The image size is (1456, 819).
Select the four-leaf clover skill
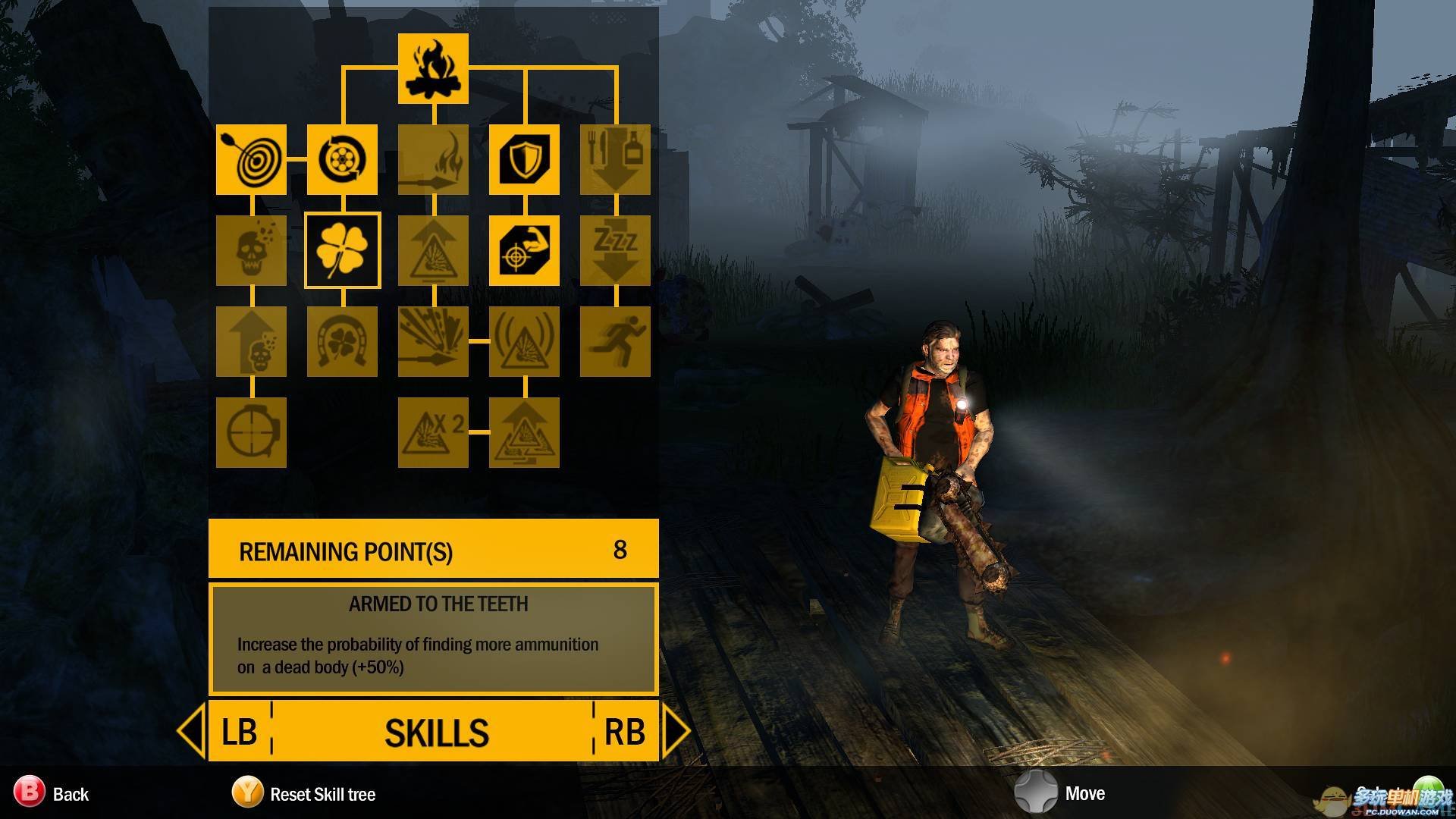coord(342,250)
